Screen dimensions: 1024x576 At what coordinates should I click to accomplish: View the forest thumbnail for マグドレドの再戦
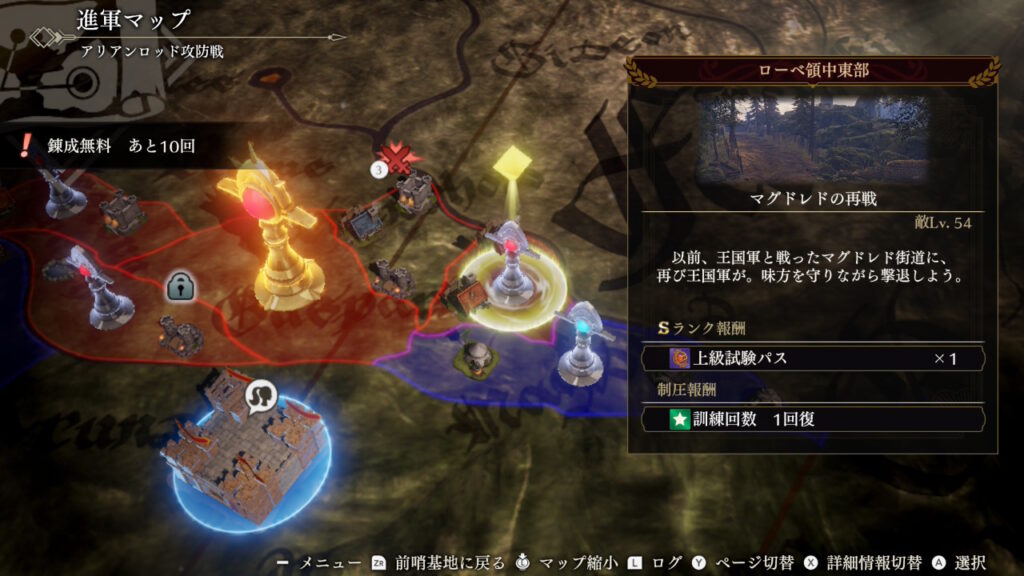point(813,138)
